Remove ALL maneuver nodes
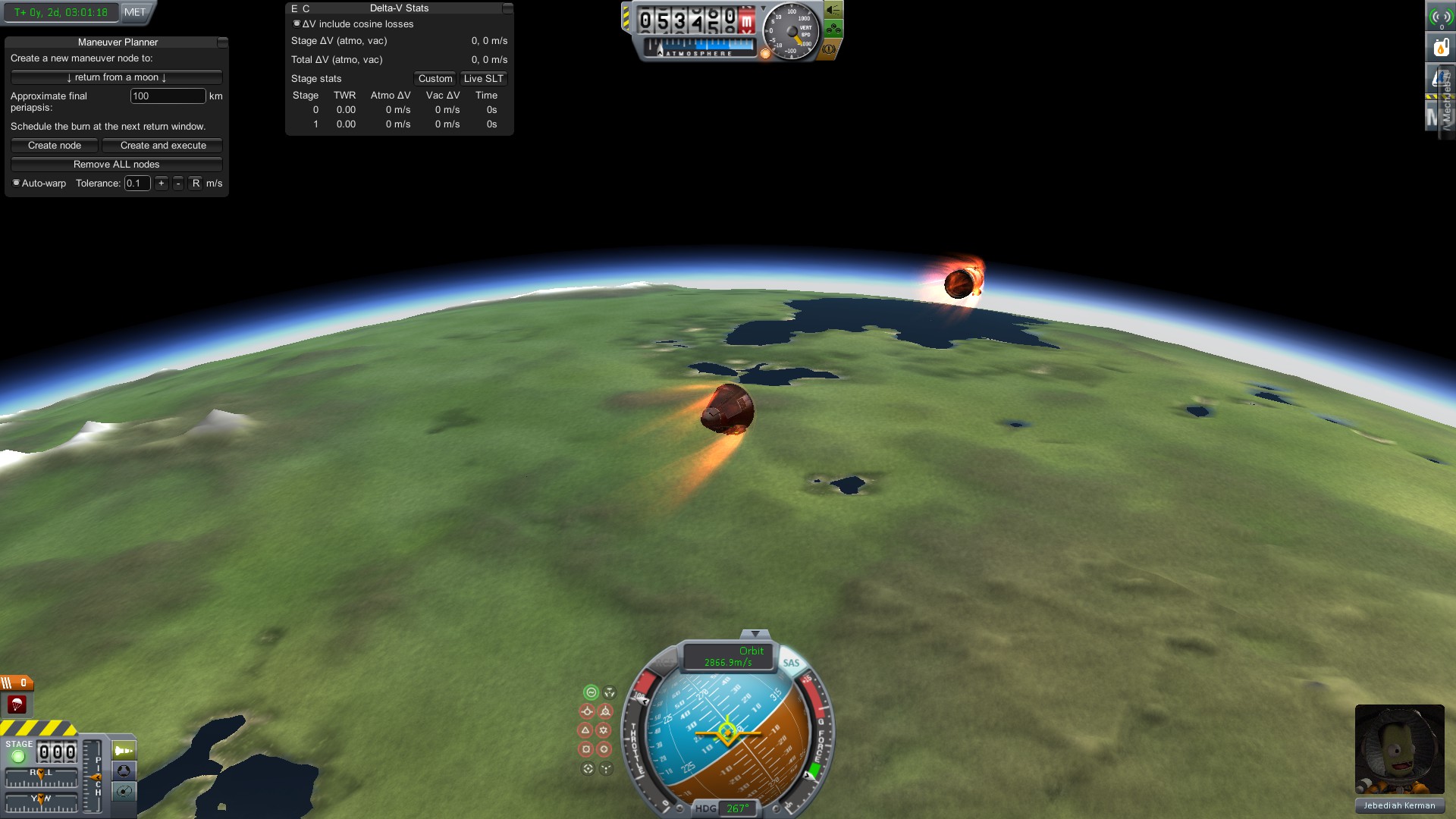The image size is (1456, 819). pos(116,165)
